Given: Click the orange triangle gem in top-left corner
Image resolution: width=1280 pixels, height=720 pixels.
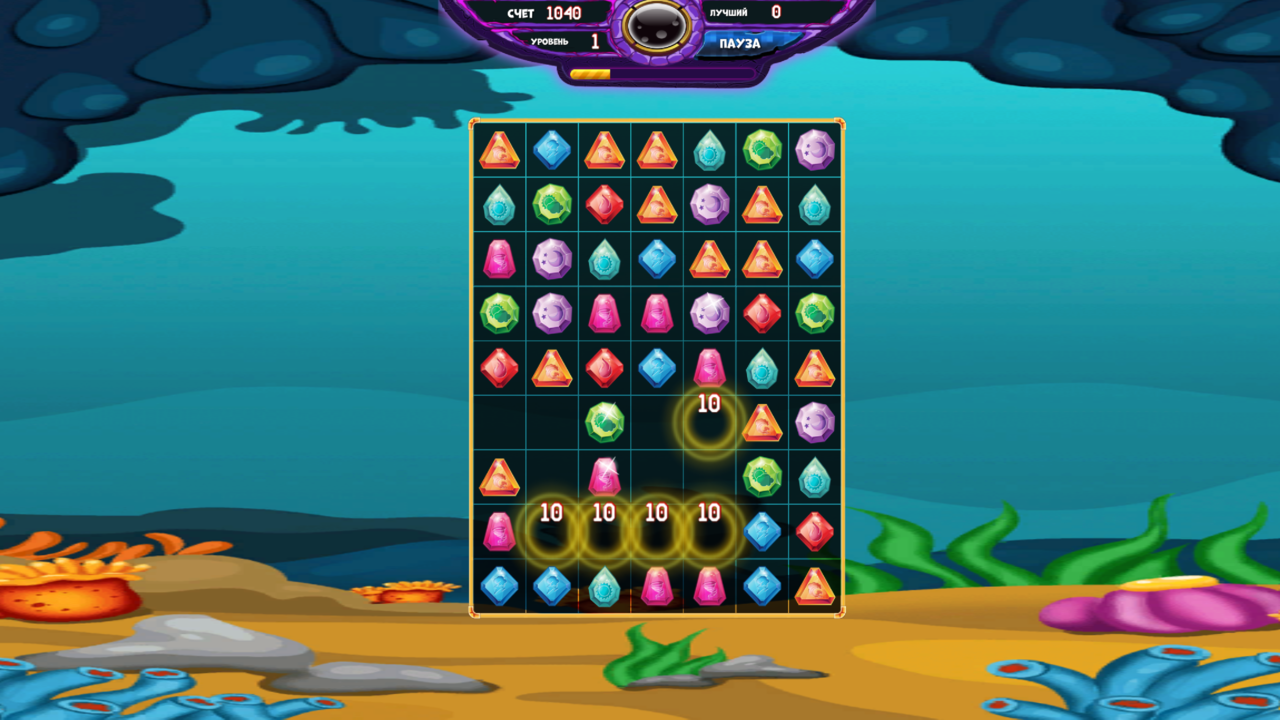Looking at the screenshot, I should pos(499,152).
